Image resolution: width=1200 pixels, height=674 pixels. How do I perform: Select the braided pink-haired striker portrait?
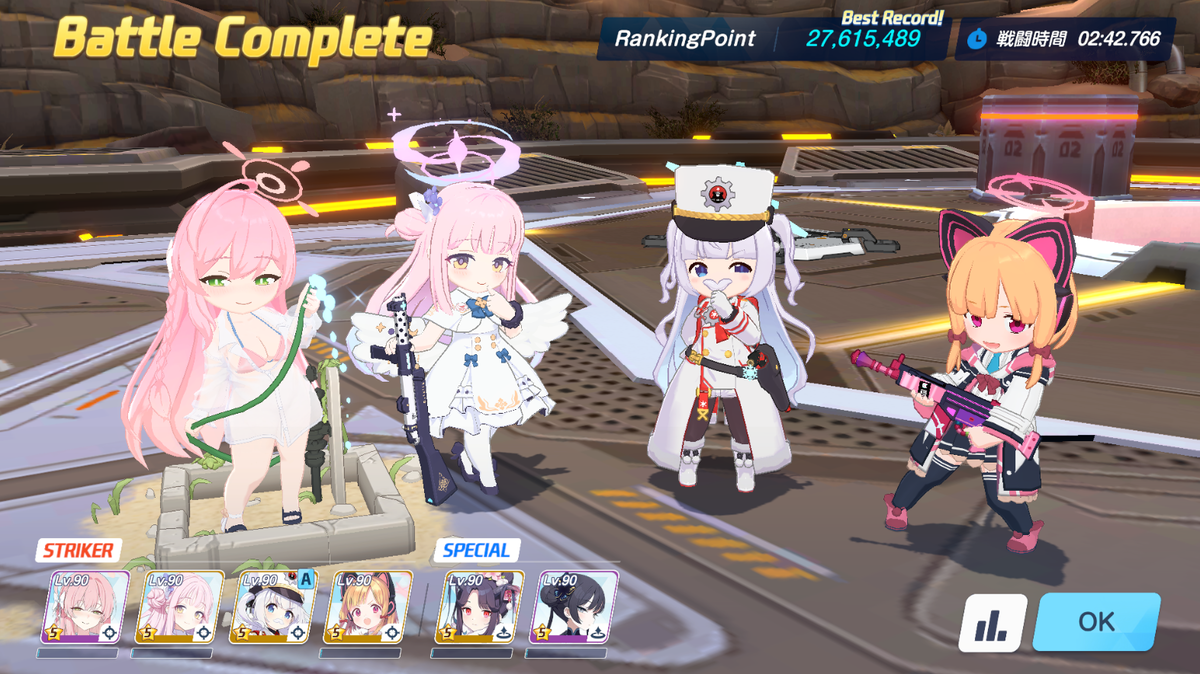(x=85, y=606)
